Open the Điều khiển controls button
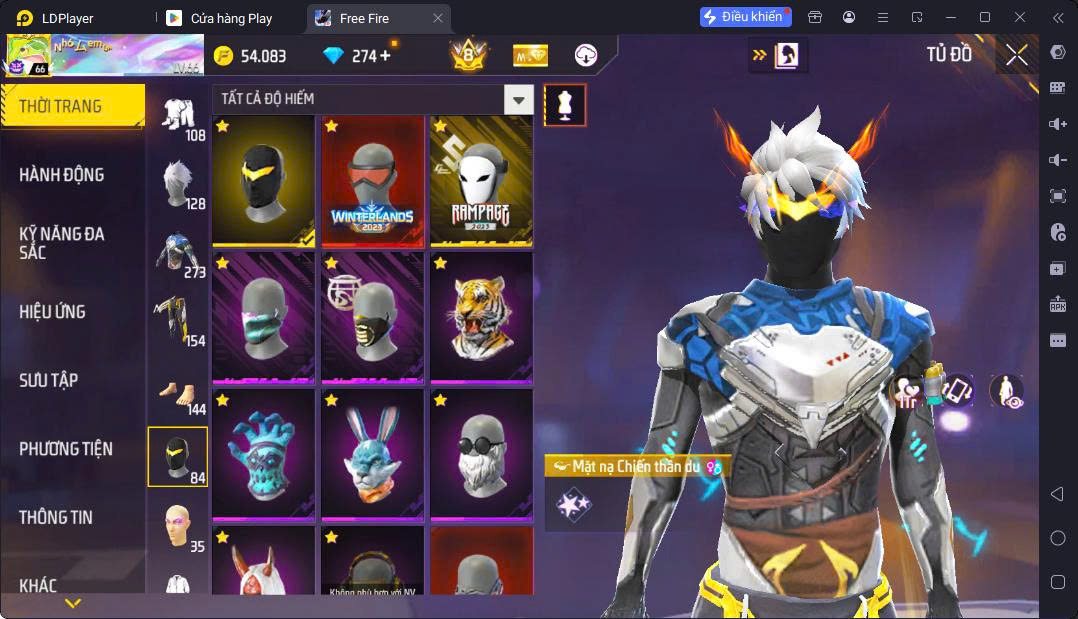Screen dimensions: 1078x619 745,17
